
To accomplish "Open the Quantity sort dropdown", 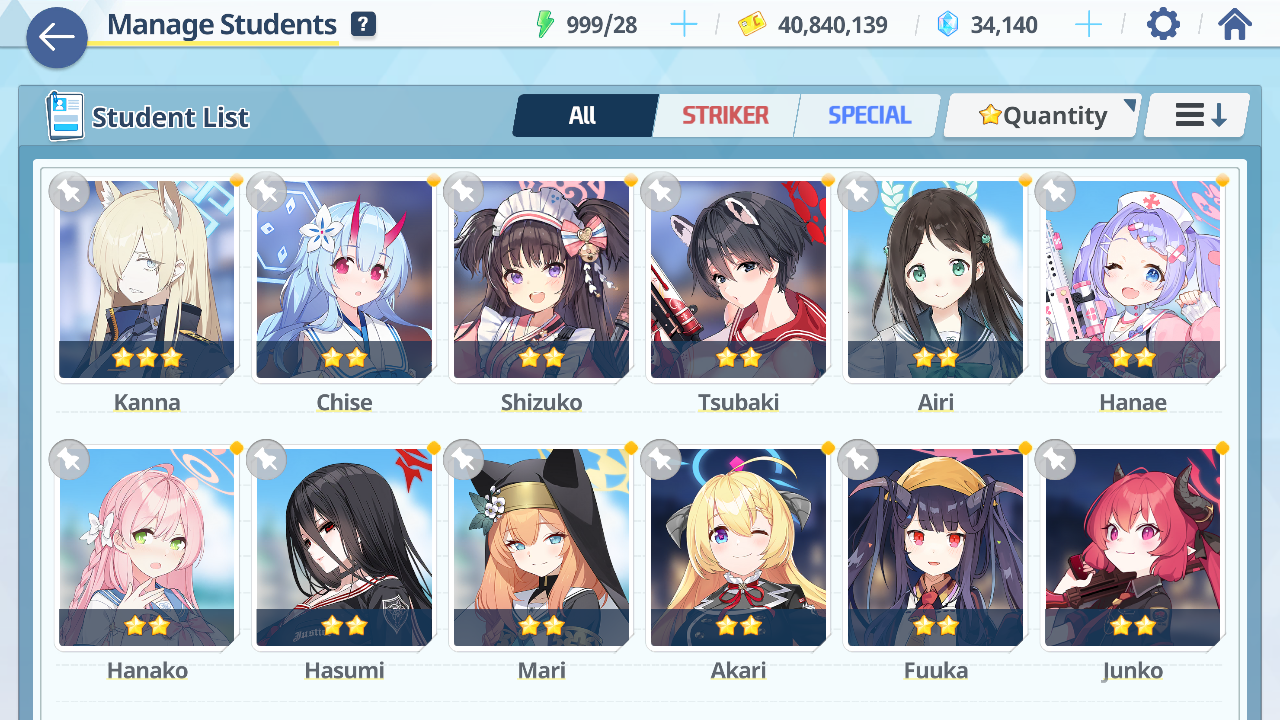I will tap(1042, 116).
